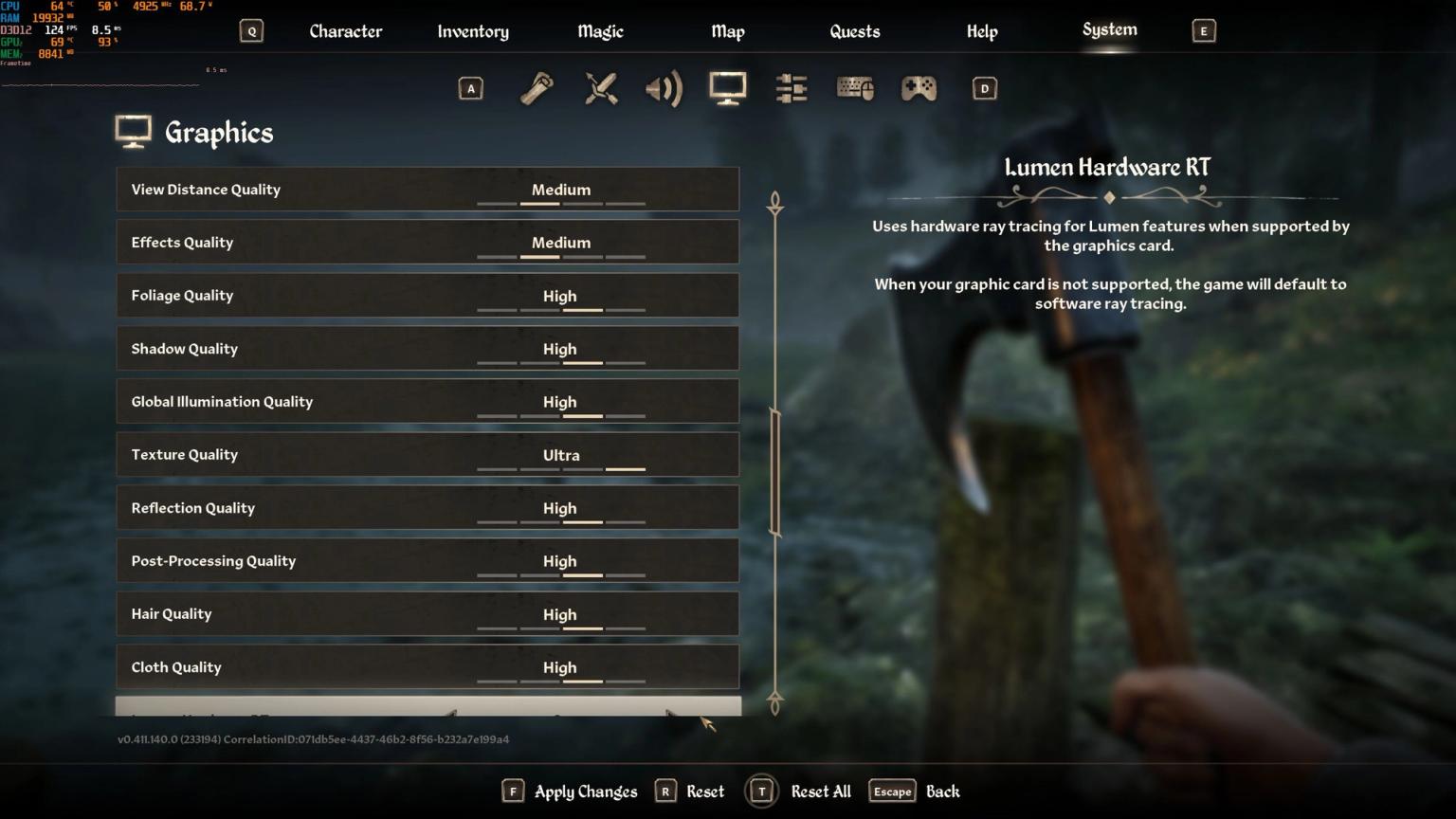The height and width of the screenshot is (819, 1456).
Task: Open audio settings via the speaker icon
Action: 664,88
